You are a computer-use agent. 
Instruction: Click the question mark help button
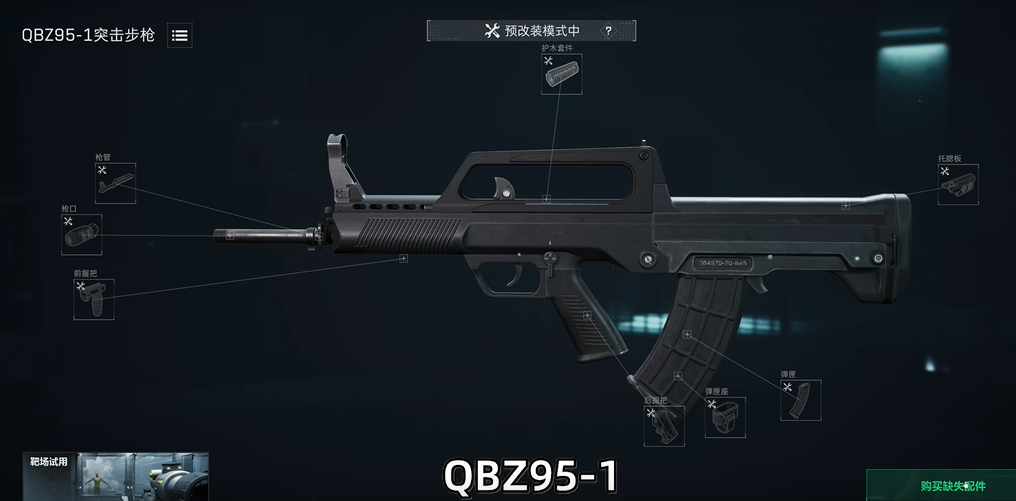(607, 31)
